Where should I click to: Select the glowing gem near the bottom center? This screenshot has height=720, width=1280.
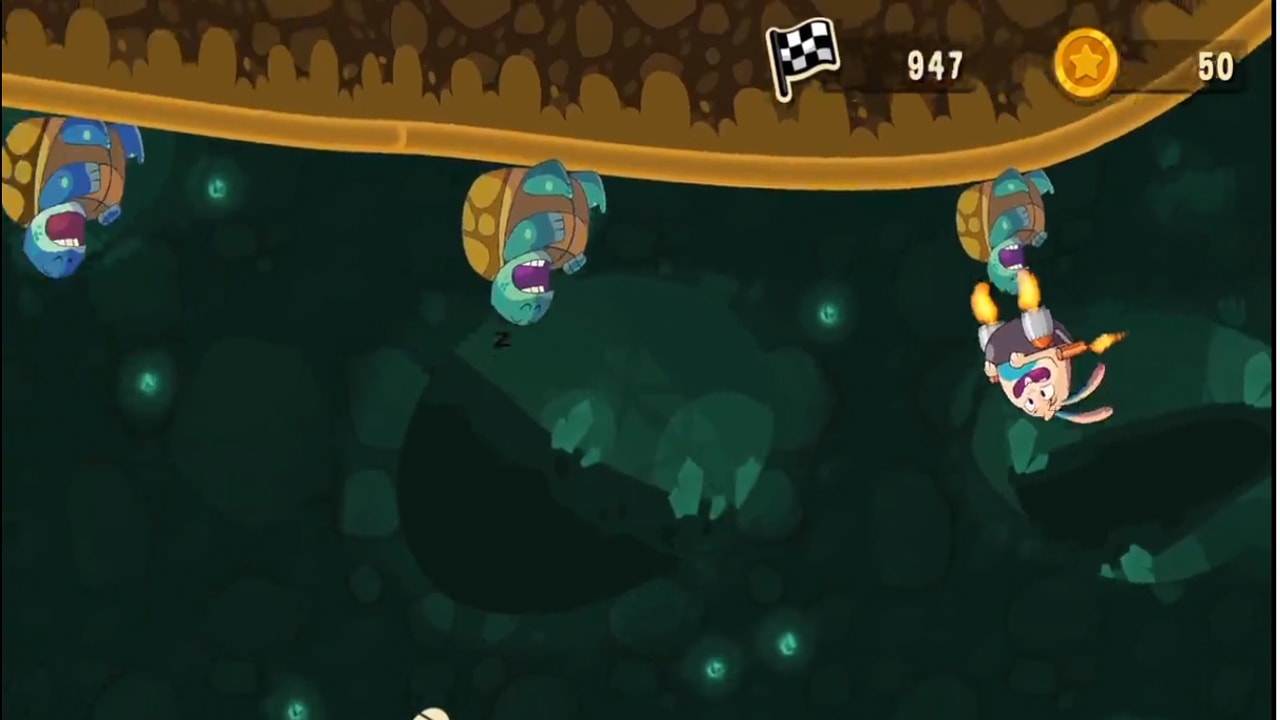point(715,667)
